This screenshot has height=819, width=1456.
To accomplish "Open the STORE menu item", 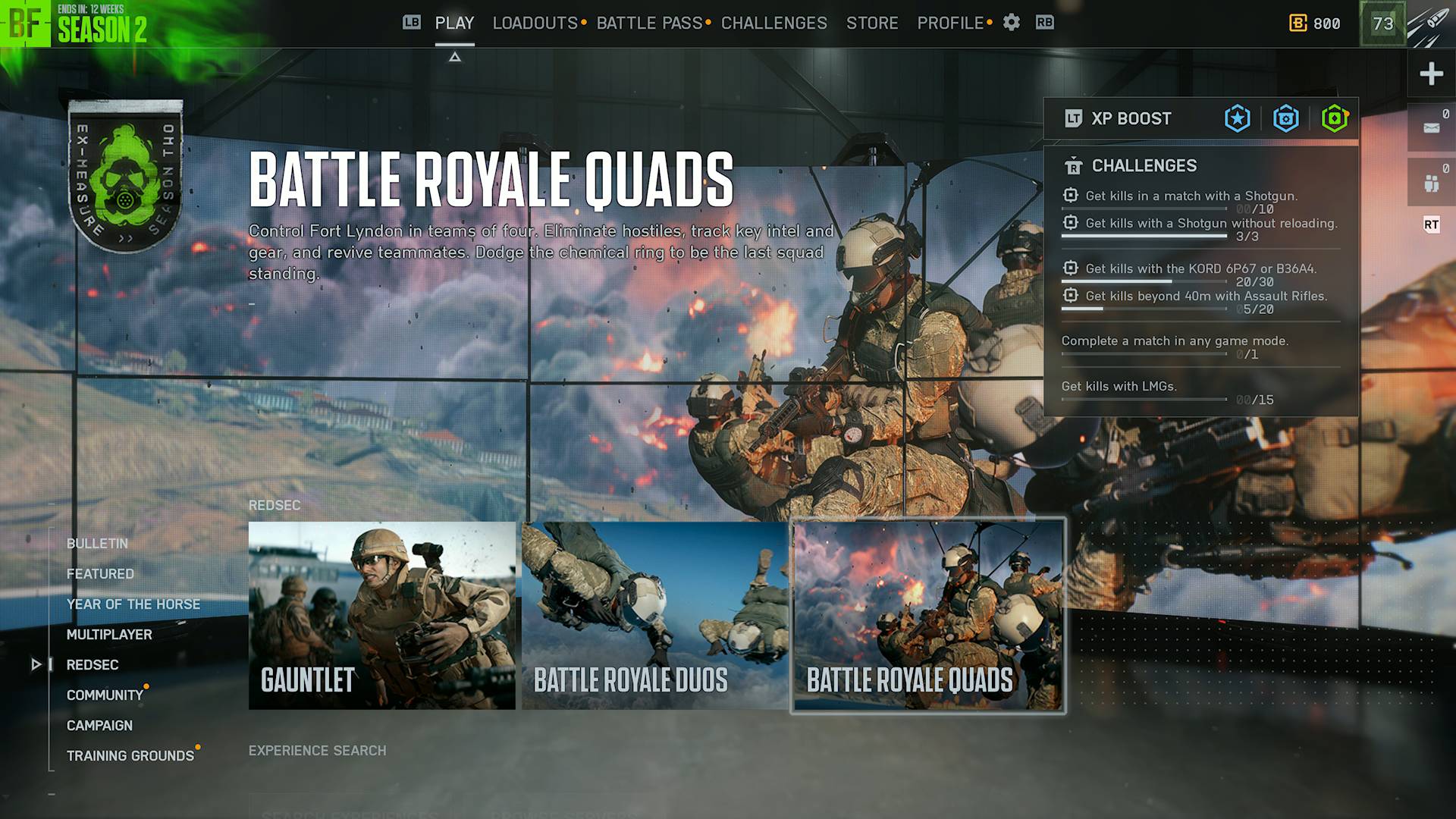I will [872, 23].
